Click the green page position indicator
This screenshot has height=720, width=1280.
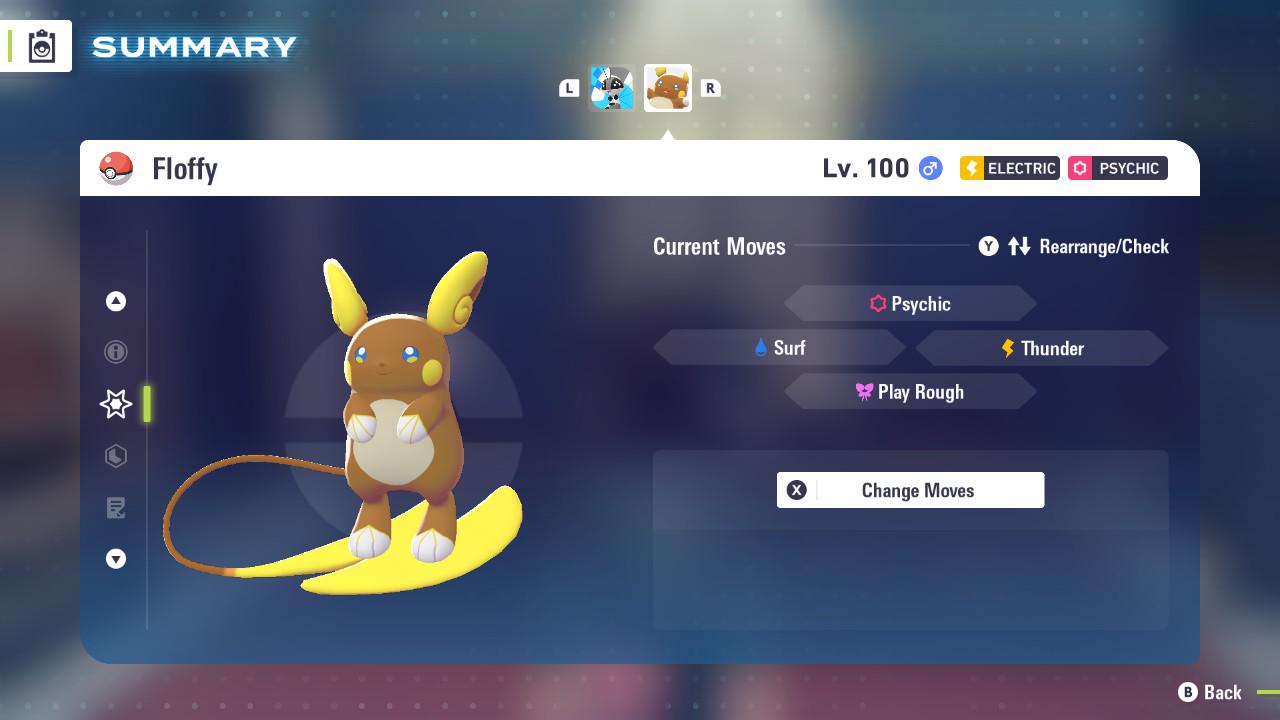pos(147,404)
